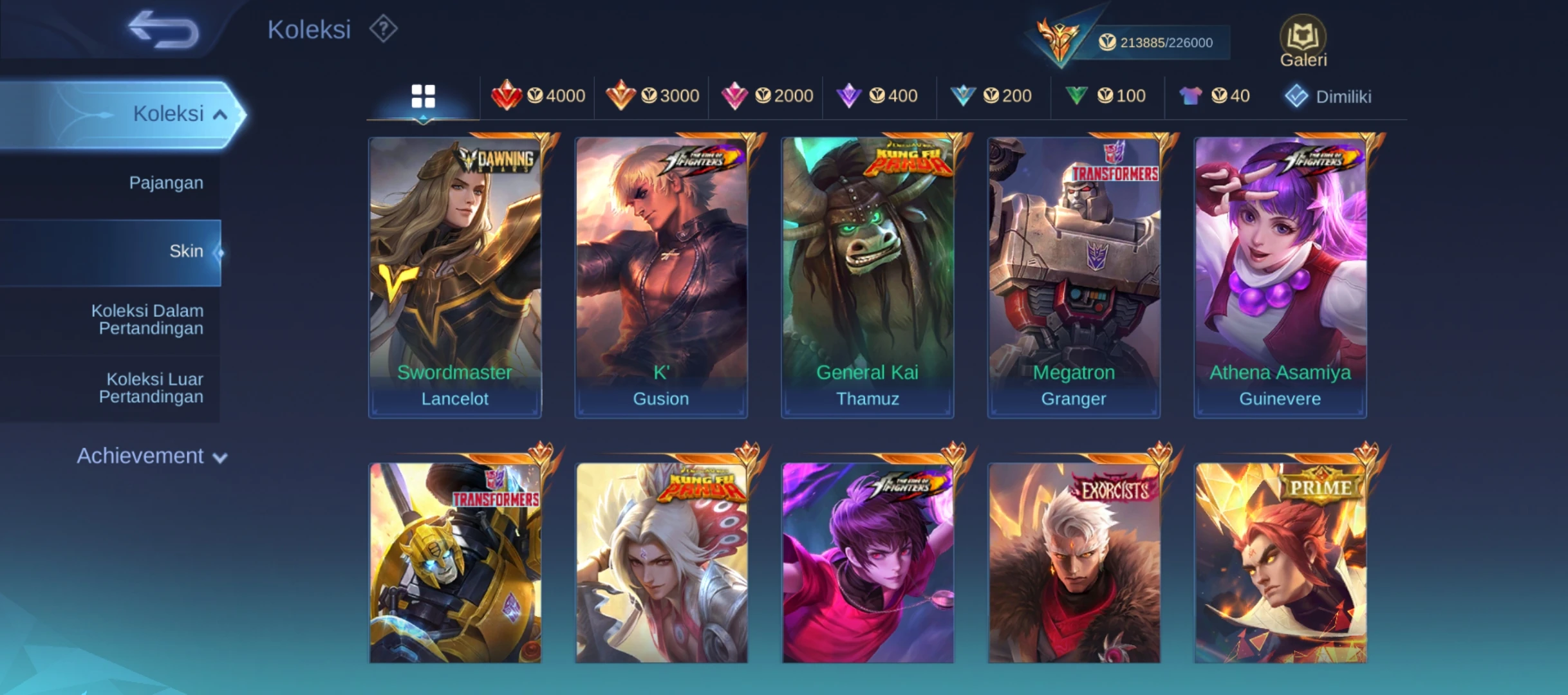Select the Swordmaster Lancelot skin card
Screen dimensions: 1568x695
tap(454, 277)
